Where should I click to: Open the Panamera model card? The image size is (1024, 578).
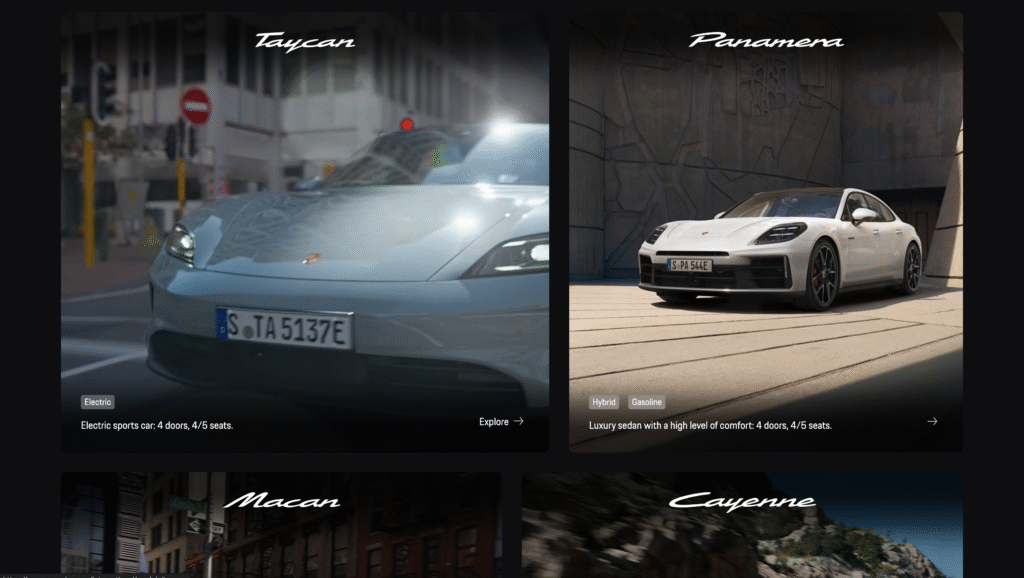[765, 230]
